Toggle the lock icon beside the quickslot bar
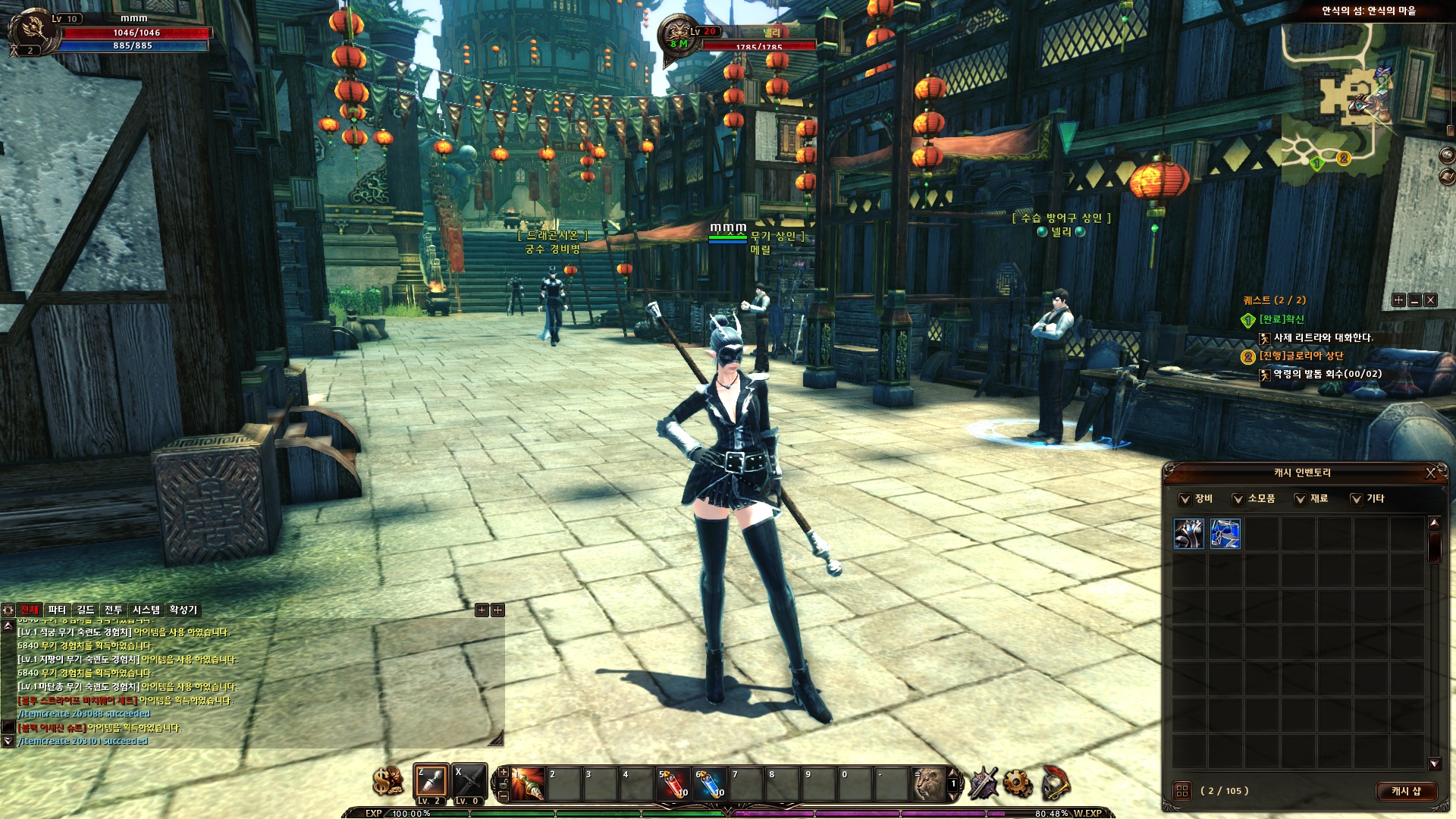The image size is (1456, 819). 504,784
